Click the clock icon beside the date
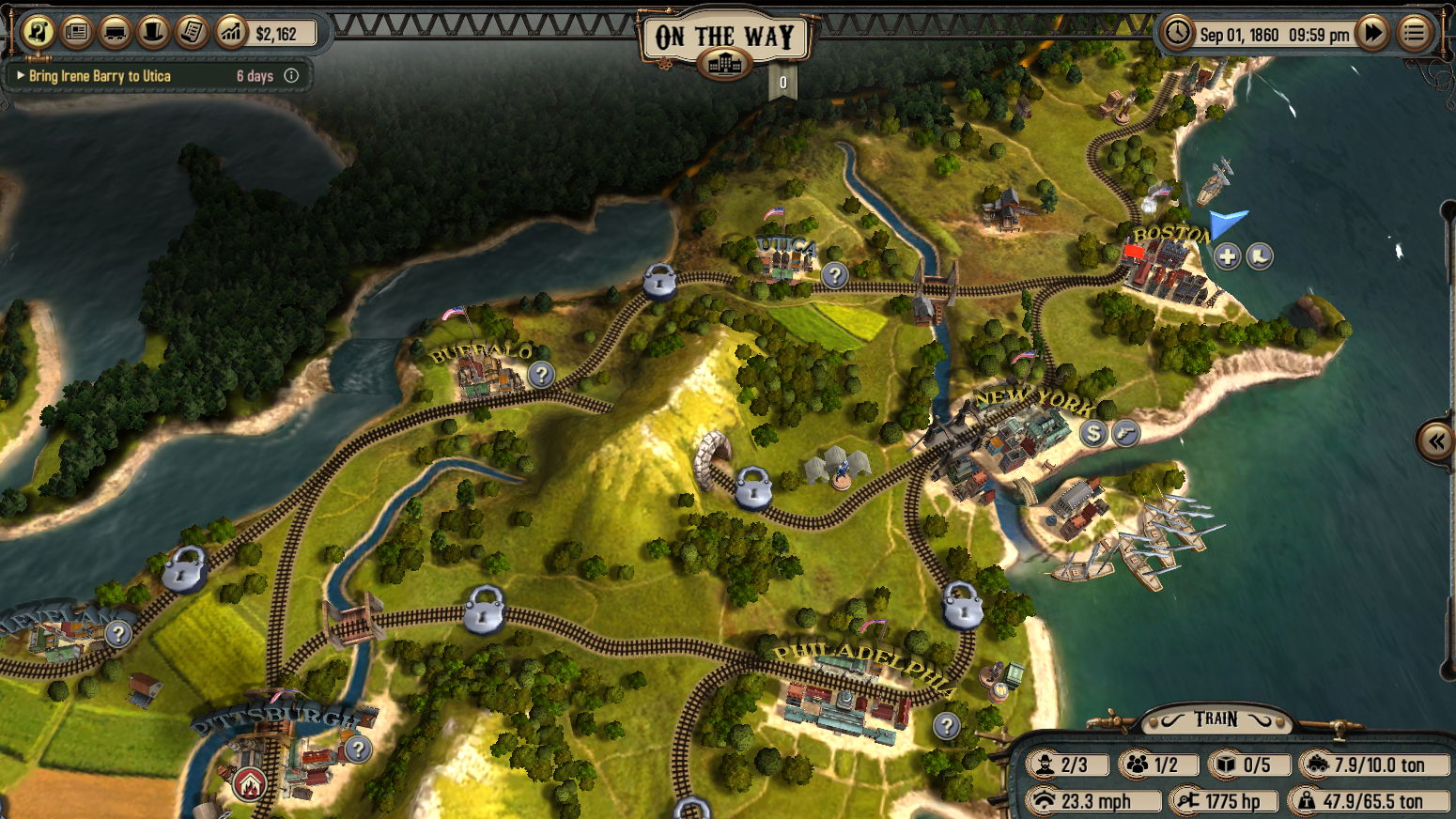 [1177, 34]
